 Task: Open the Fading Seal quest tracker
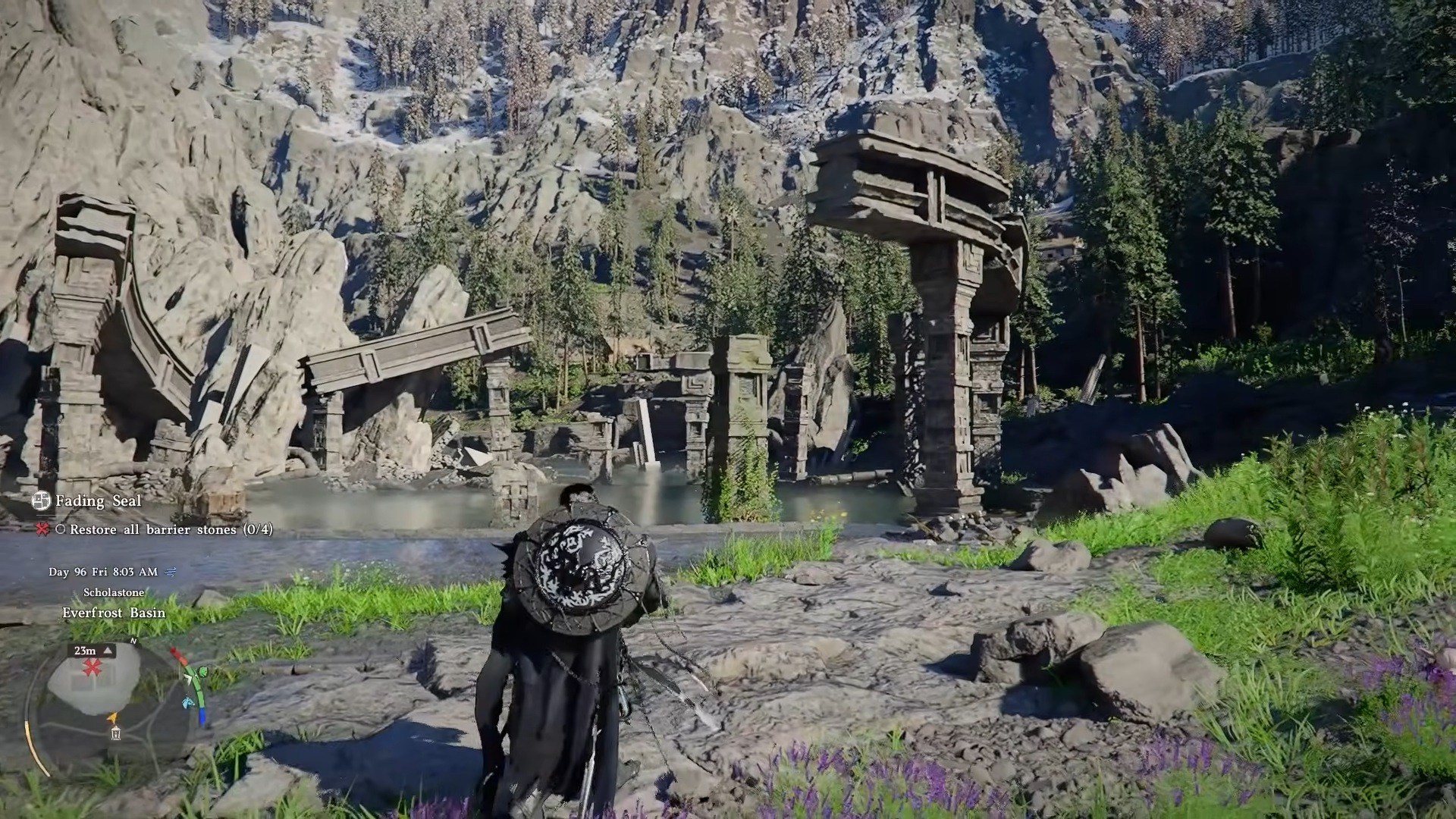click(x=98, y=501)
